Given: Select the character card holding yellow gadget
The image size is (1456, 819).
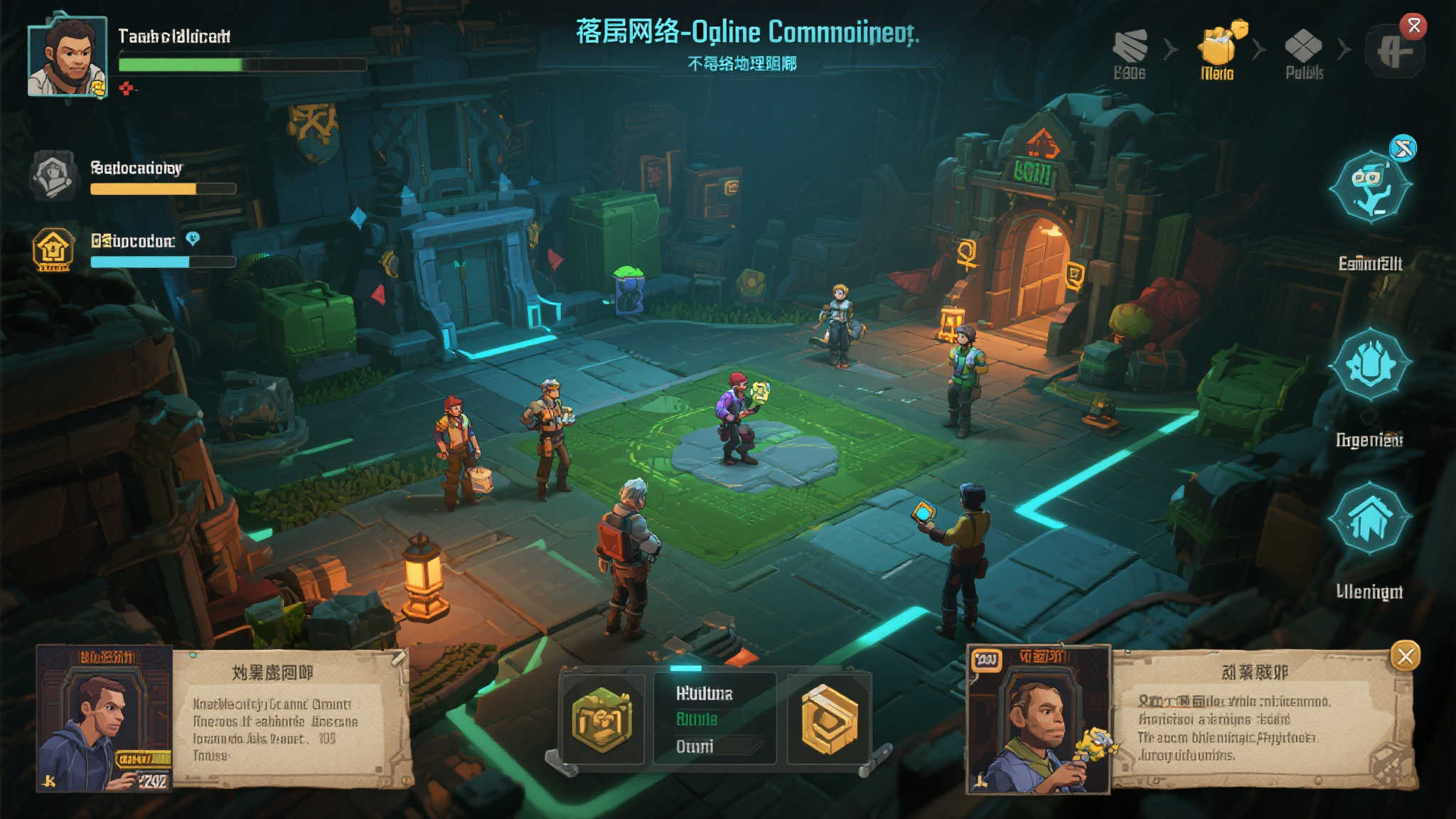Looking at the screenshot, I should click(1039, 719).
